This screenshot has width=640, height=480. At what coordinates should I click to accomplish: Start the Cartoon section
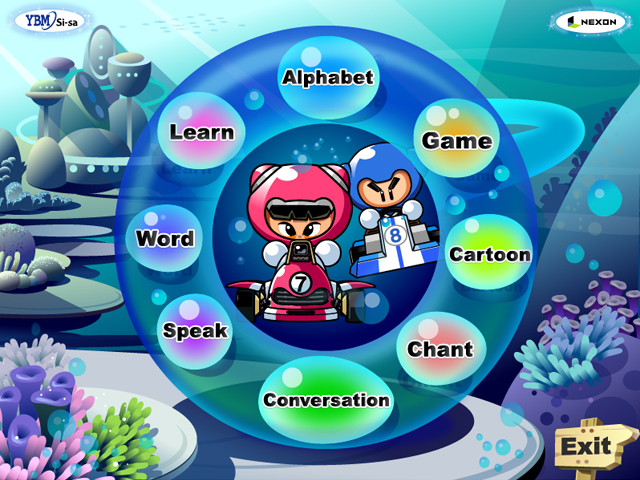point(489,253)
